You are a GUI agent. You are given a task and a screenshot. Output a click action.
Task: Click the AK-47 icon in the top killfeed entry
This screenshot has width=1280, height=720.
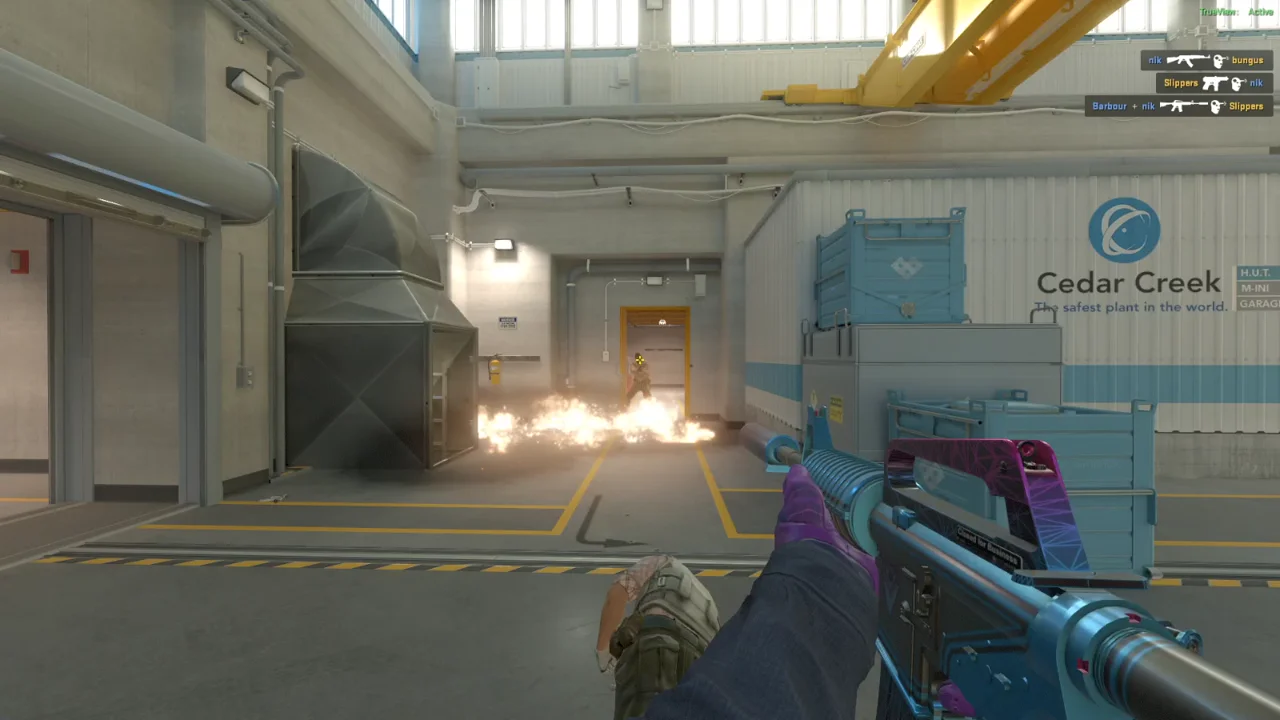1188,61
